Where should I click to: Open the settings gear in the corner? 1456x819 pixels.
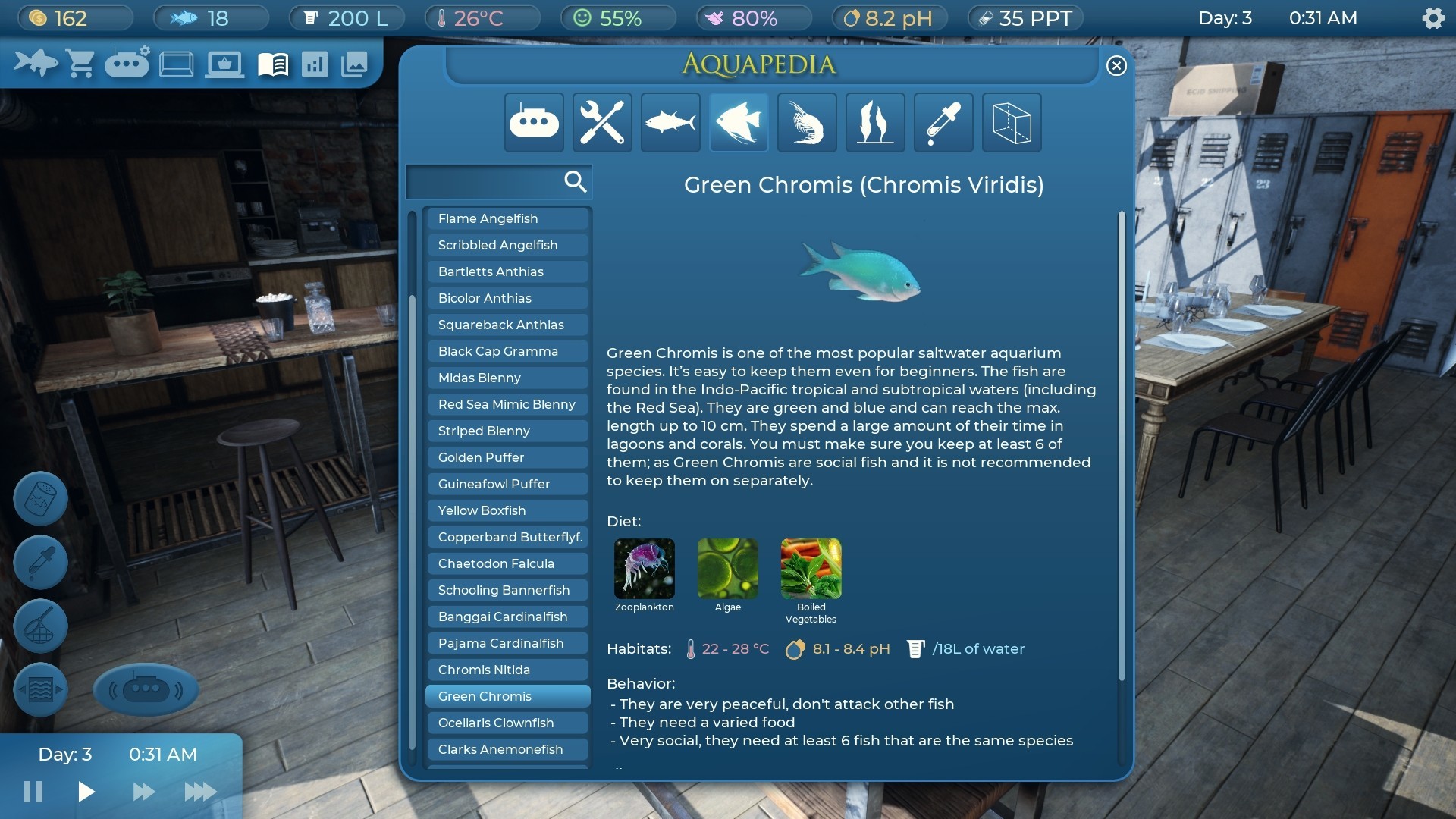tap(1433, 17)
